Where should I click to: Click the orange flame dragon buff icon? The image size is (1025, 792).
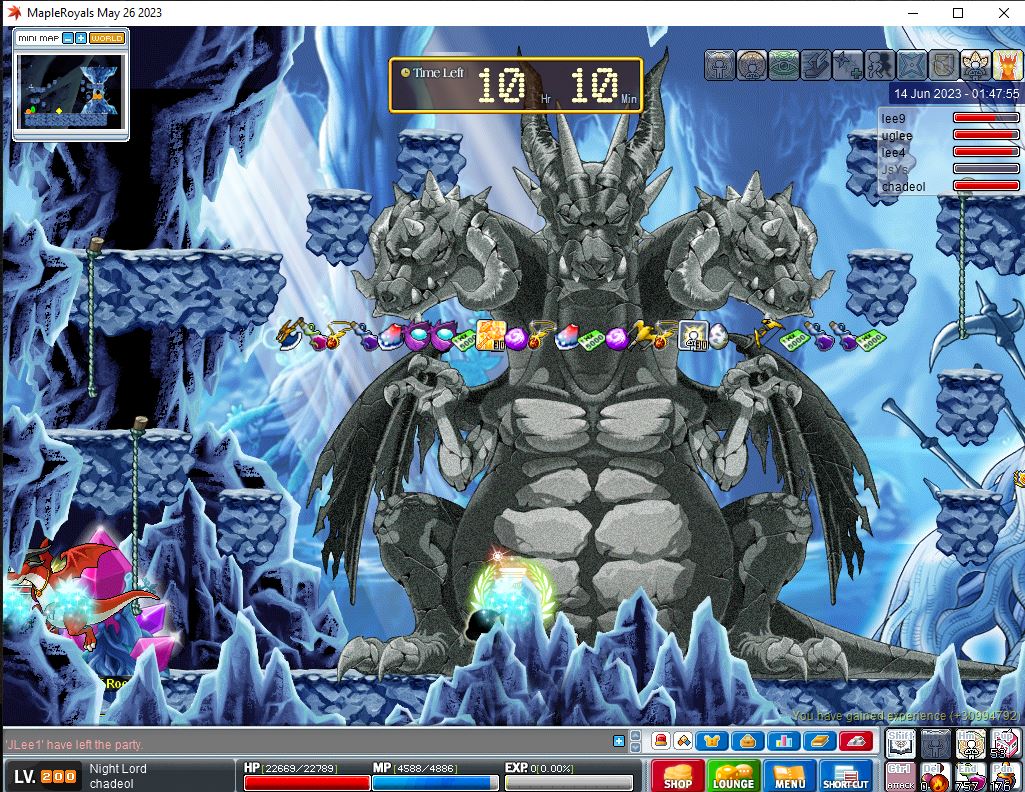[1007, 65]
